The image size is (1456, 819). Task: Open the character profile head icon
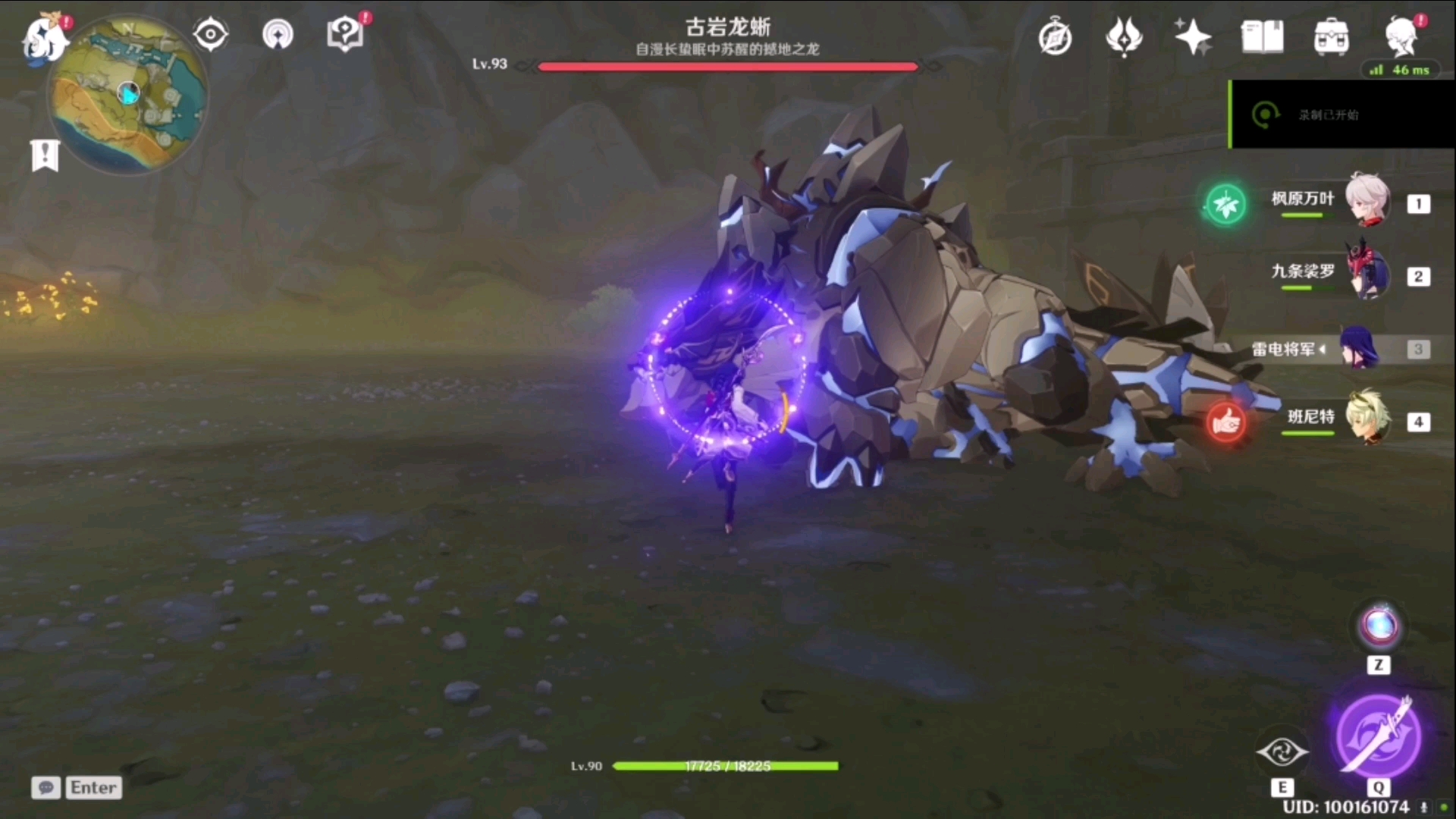pyautogui.click(x=1401, y=36)
